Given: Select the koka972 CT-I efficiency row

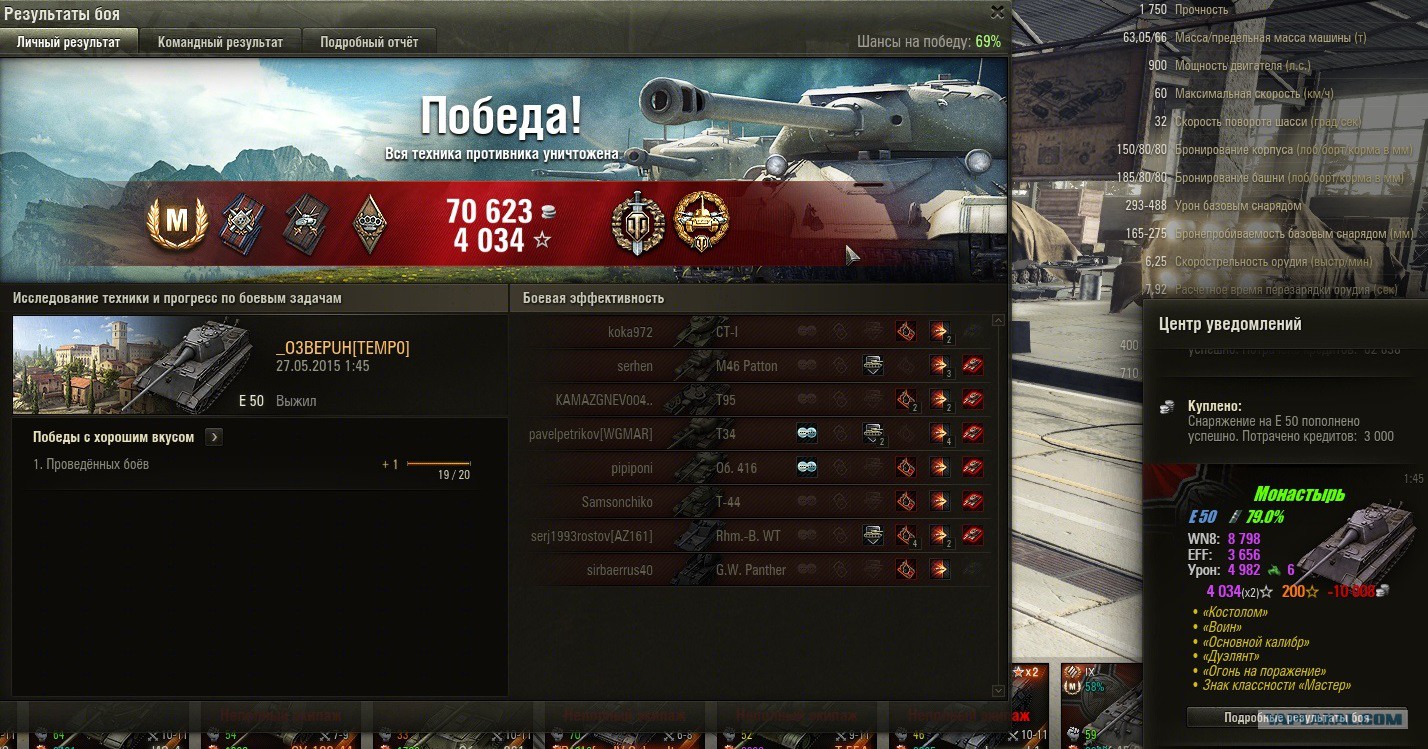Looking at the screenshot, I should (x=750, y=332).
